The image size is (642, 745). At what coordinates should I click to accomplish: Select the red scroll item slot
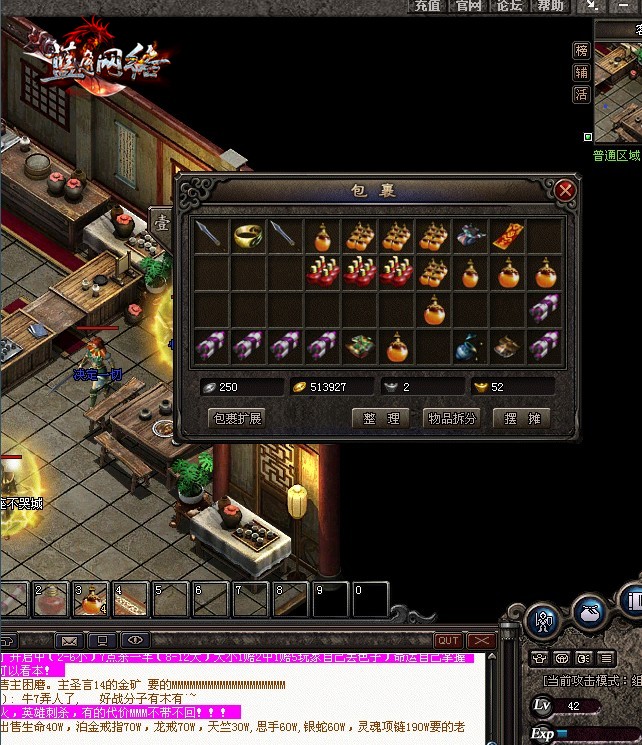[508, 236]
